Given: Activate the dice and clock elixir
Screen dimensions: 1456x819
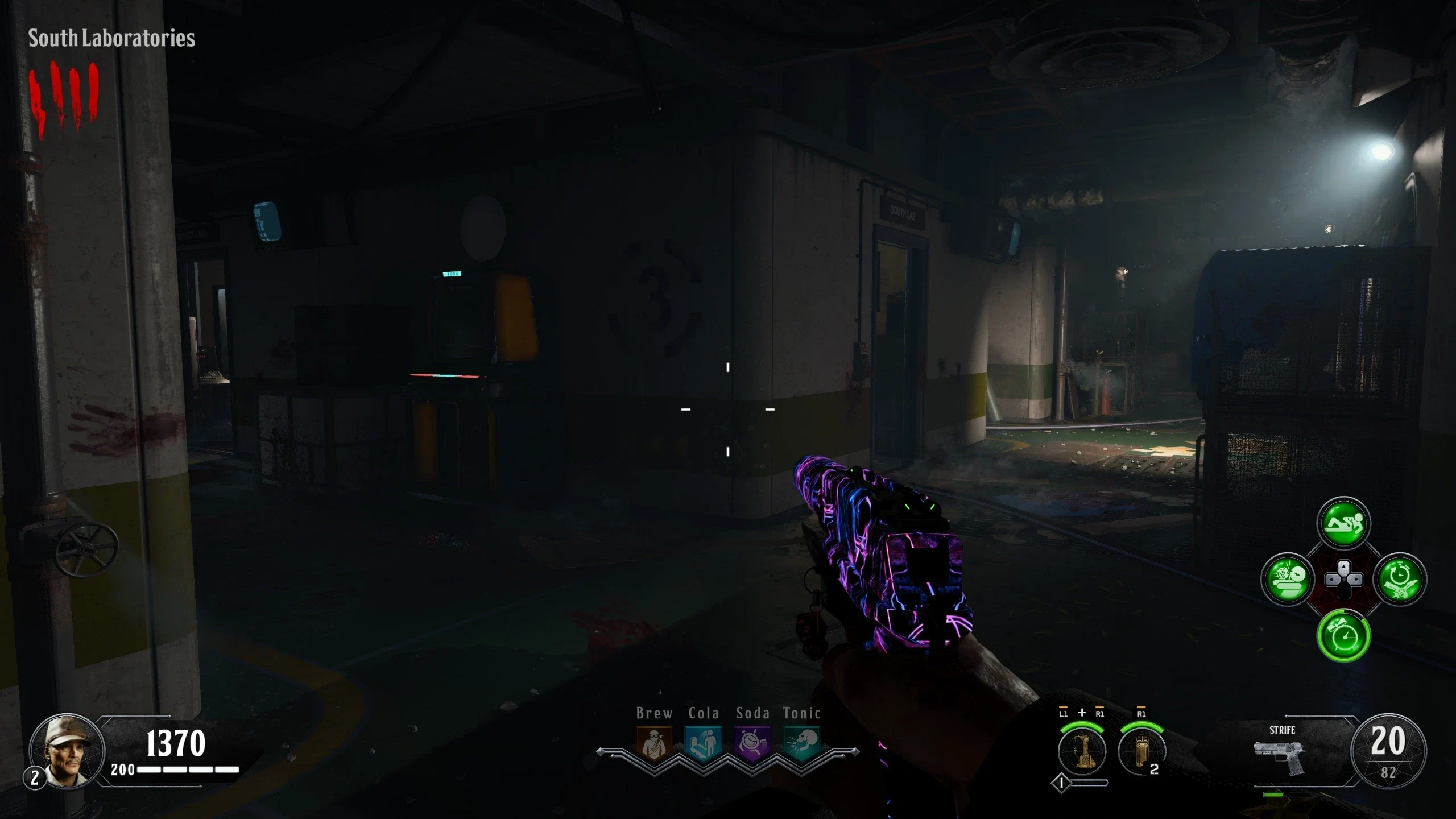Looking at the screenshot, I should tap(1287, 580).
